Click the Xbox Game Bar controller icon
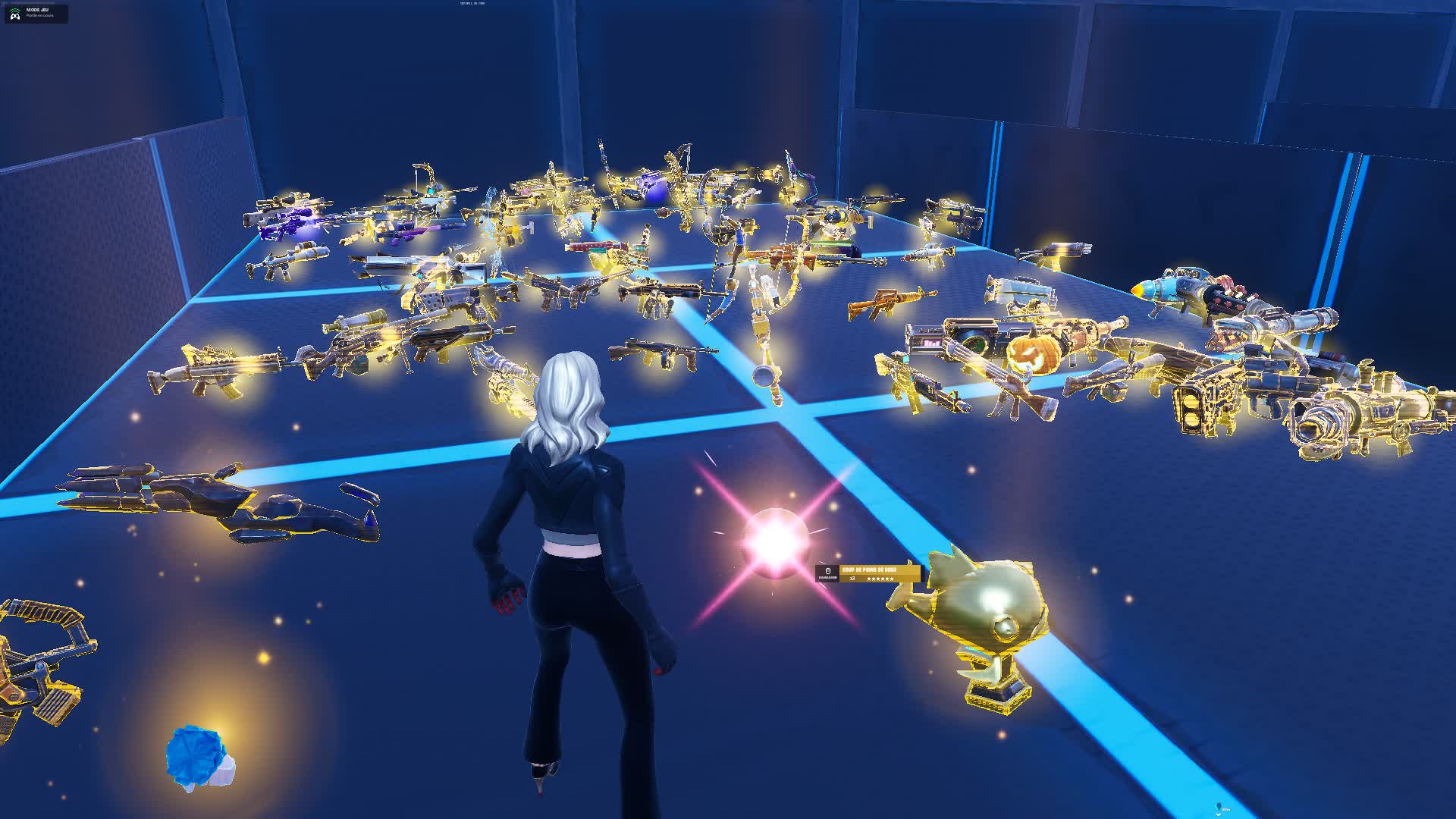Screen dimensions: 1456x819 pos(15,17)
